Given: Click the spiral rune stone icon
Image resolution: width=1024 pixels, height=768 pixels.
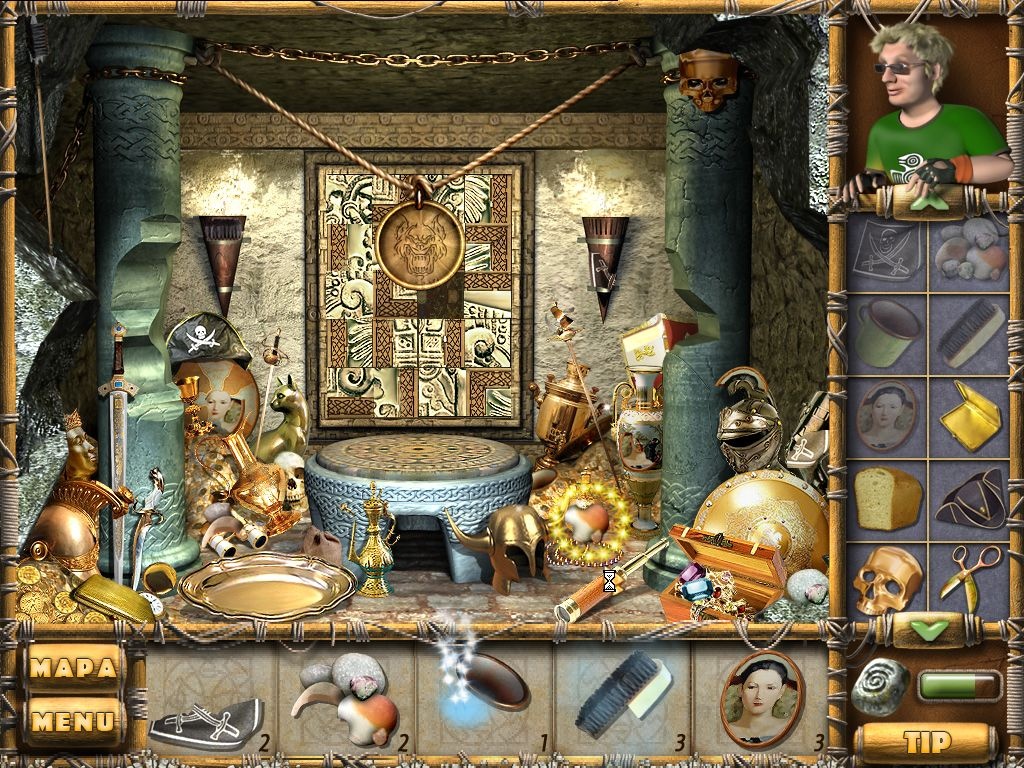Looking at the screenshot, I should click(880, 687).
